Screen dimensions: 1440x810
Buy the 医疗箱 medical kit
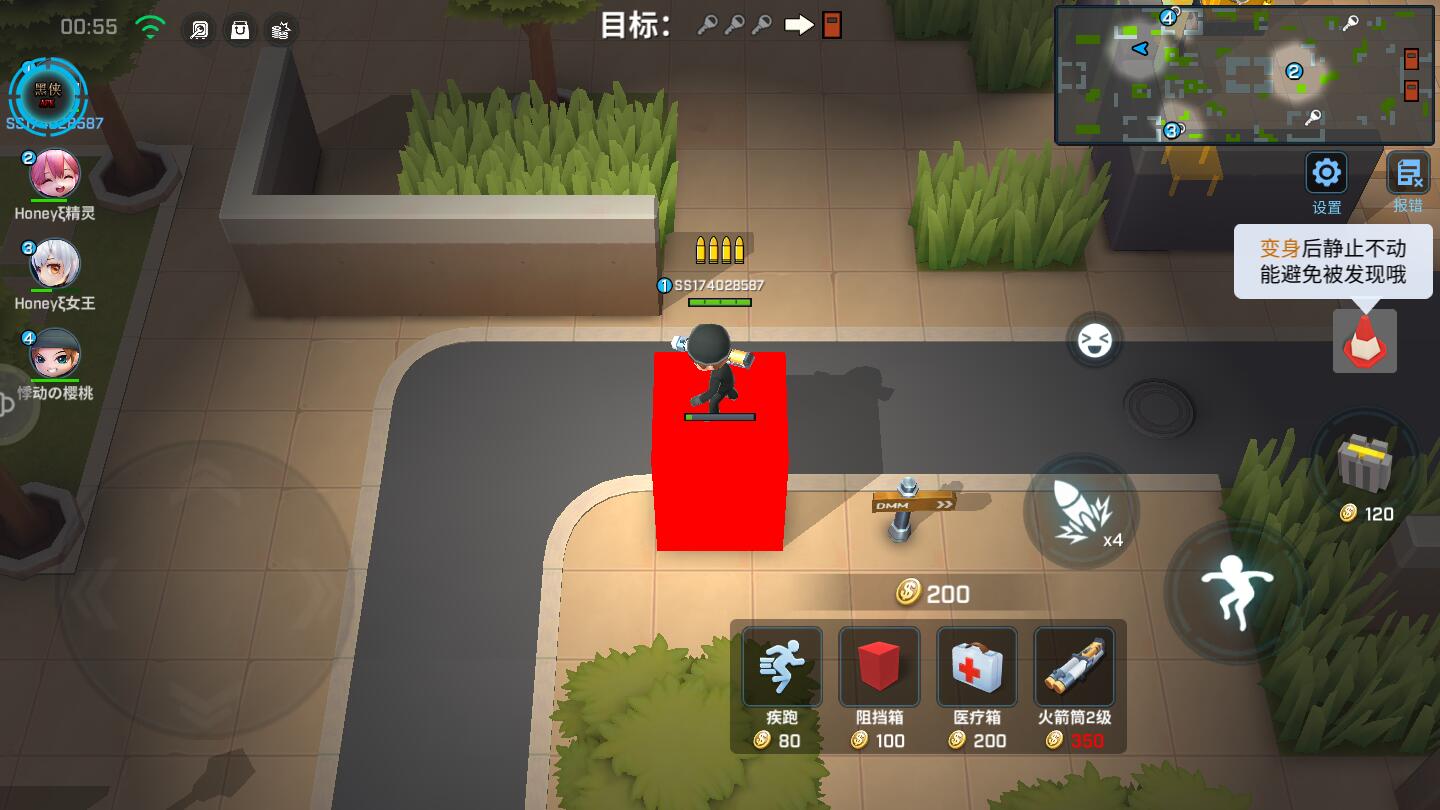point(977,668)
